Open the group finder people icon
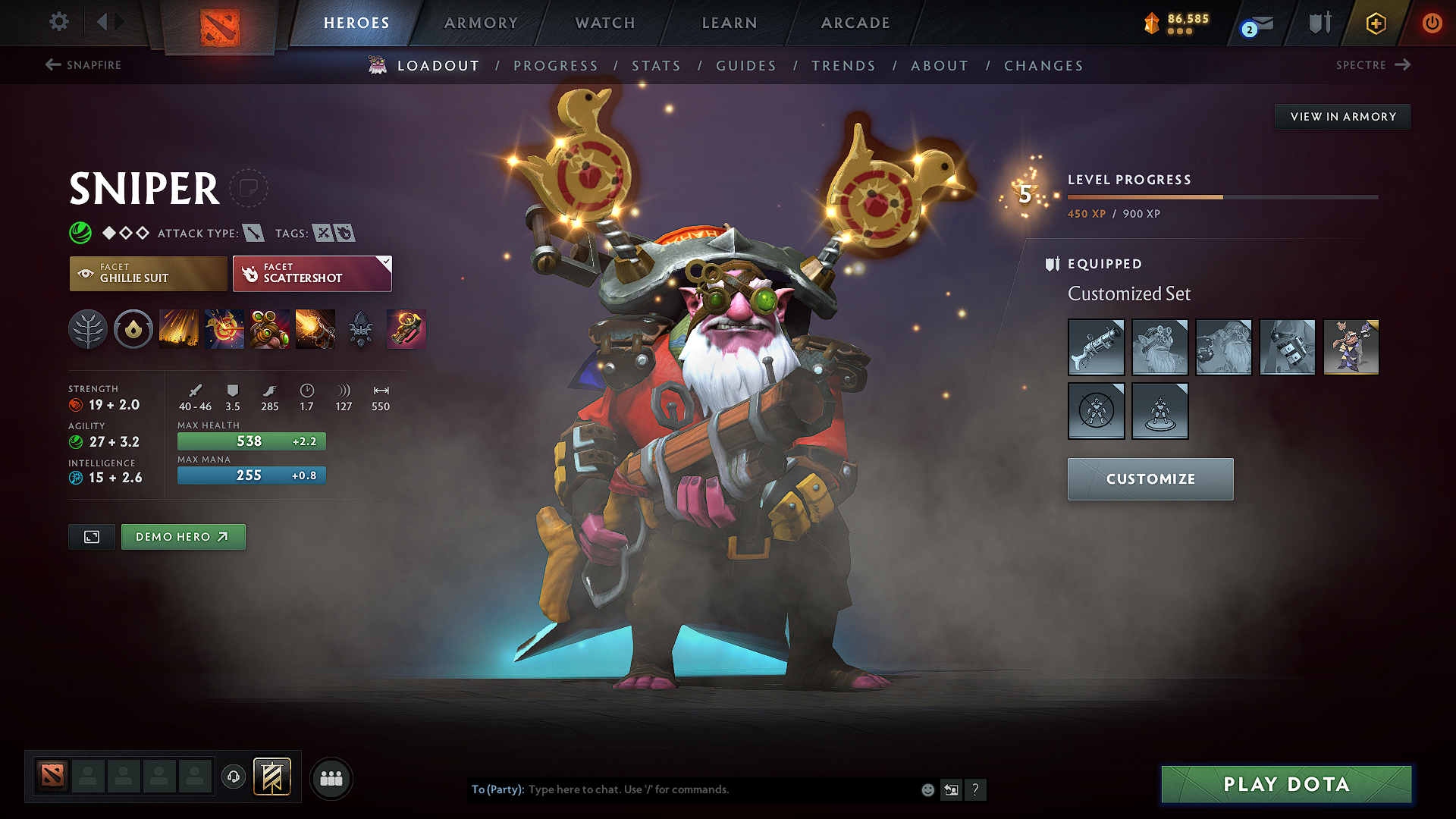1456x819 pixels. pyautogui.click(x=331, y=778)
